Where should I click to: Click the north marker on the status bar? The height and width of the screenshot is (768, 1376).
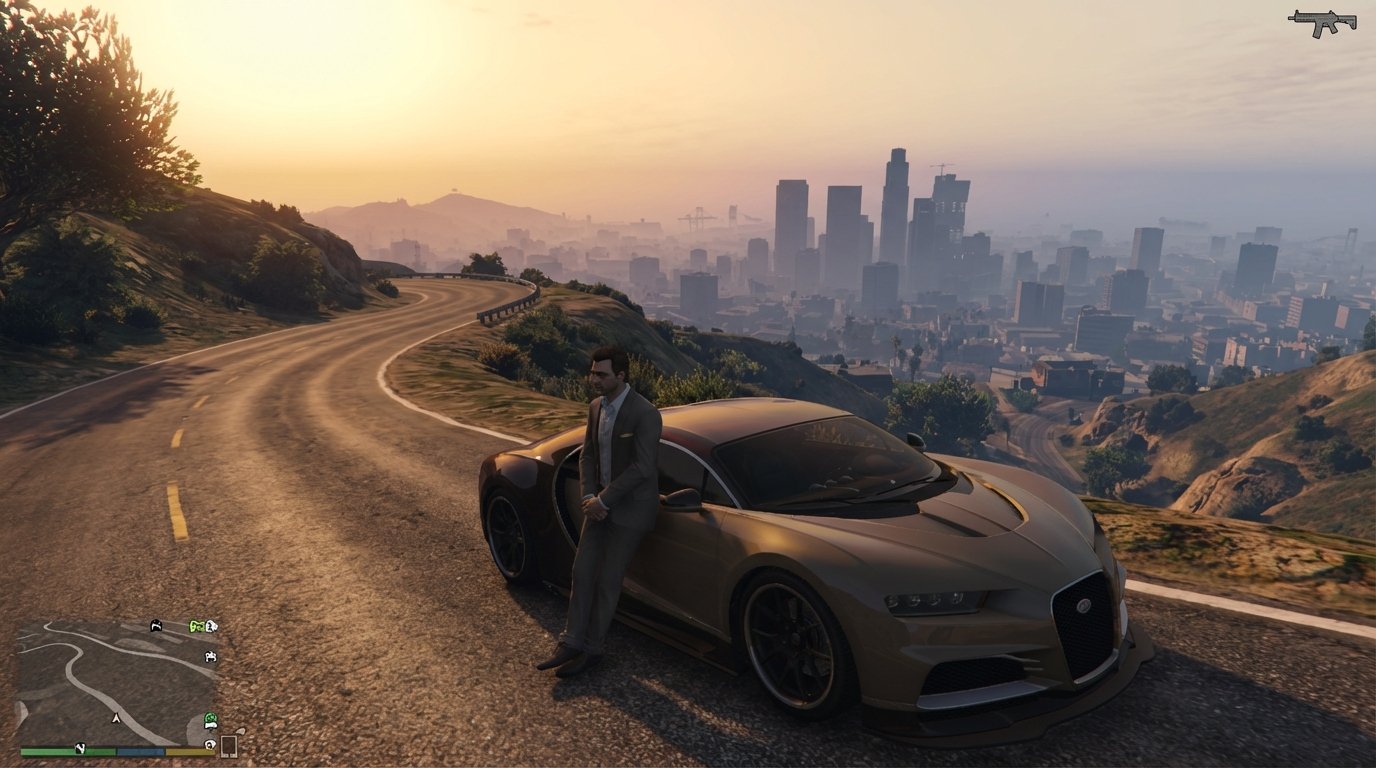pyautogui.click(x=81, y=749)
